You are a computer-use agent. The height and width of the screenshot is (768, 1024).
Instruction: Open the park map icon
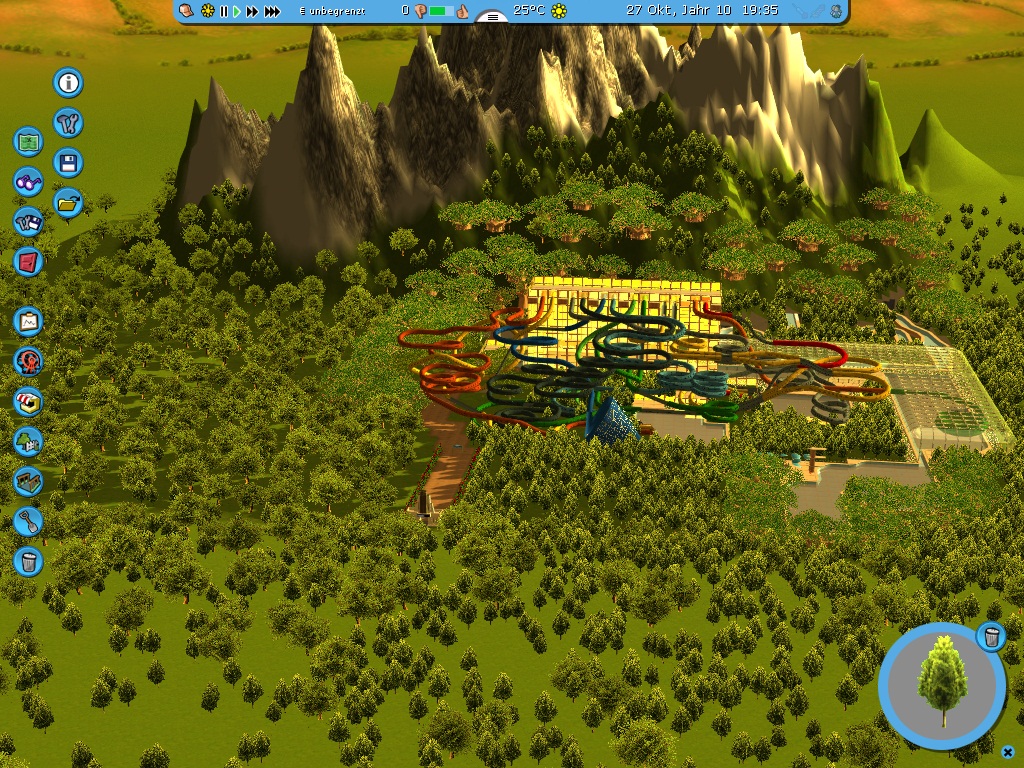tap(29, 142)
